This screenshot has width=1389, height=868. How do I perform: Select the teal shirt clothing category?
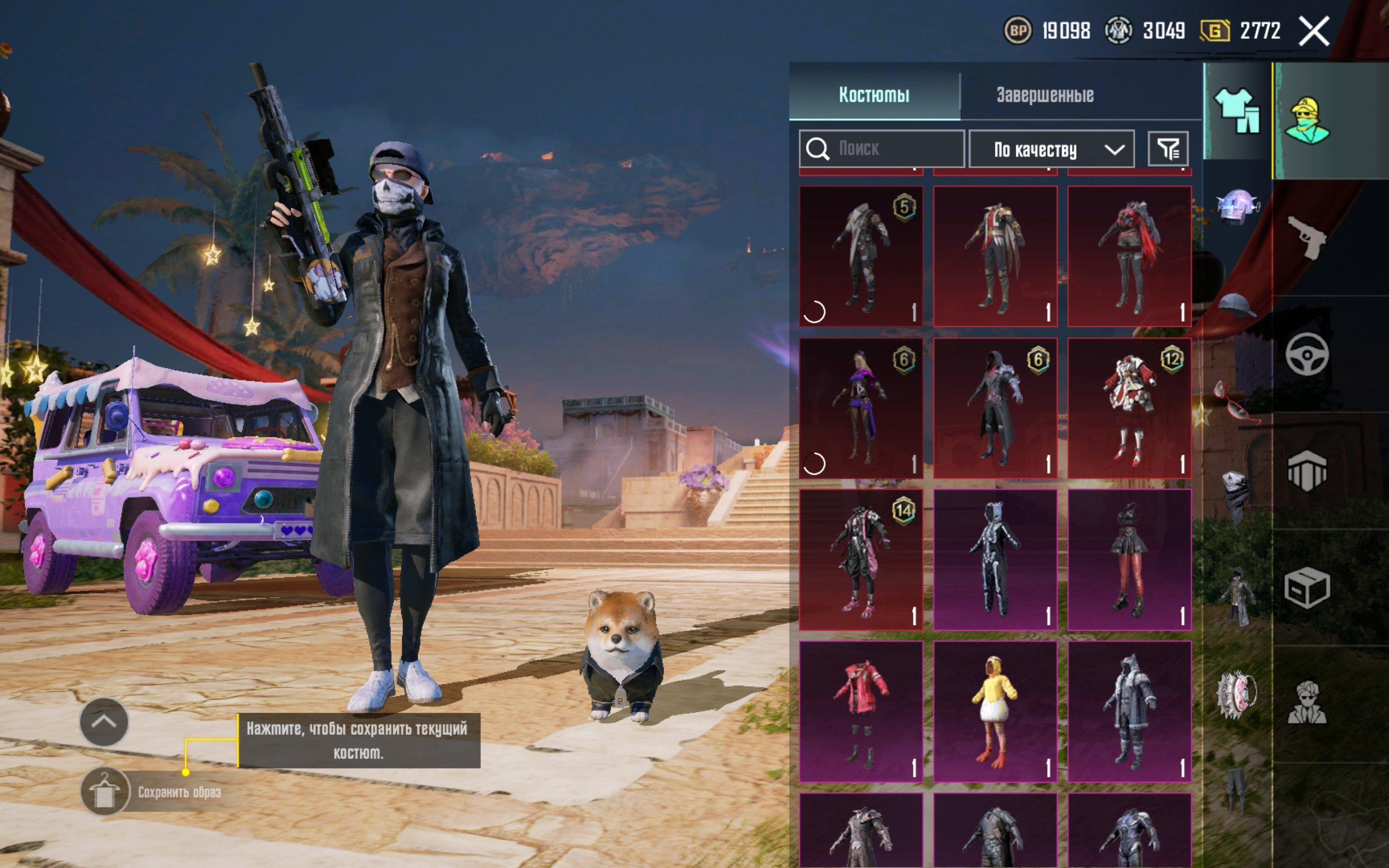pos(1237,111)
